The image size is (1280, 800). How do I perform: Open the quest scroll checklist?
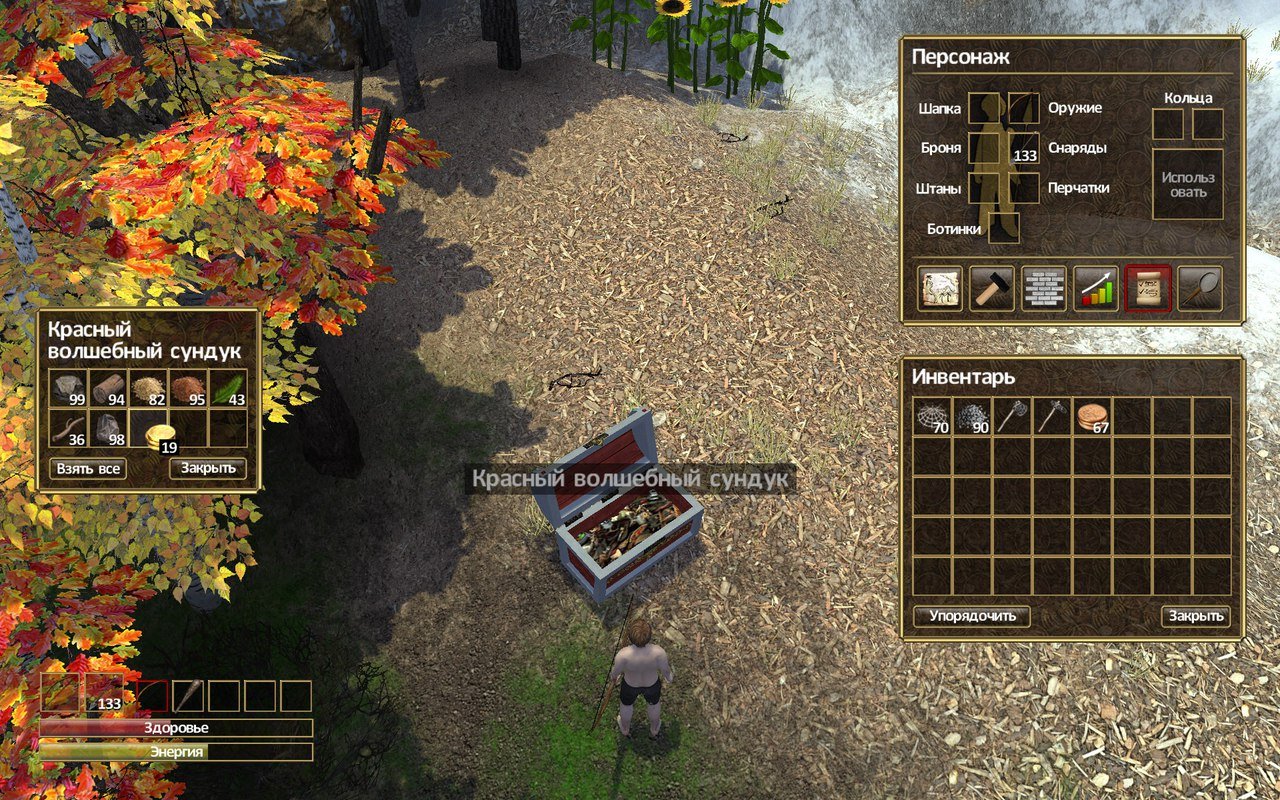pyautogui.click(x=1148, y=288)
